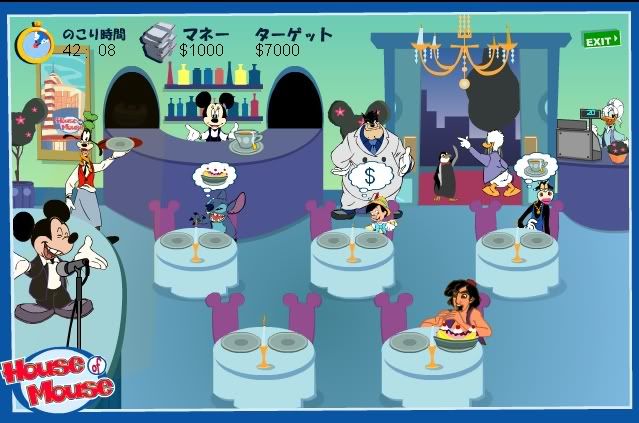Click the green EXIT button
Viewport: 639px width, 423px height.
600,40
